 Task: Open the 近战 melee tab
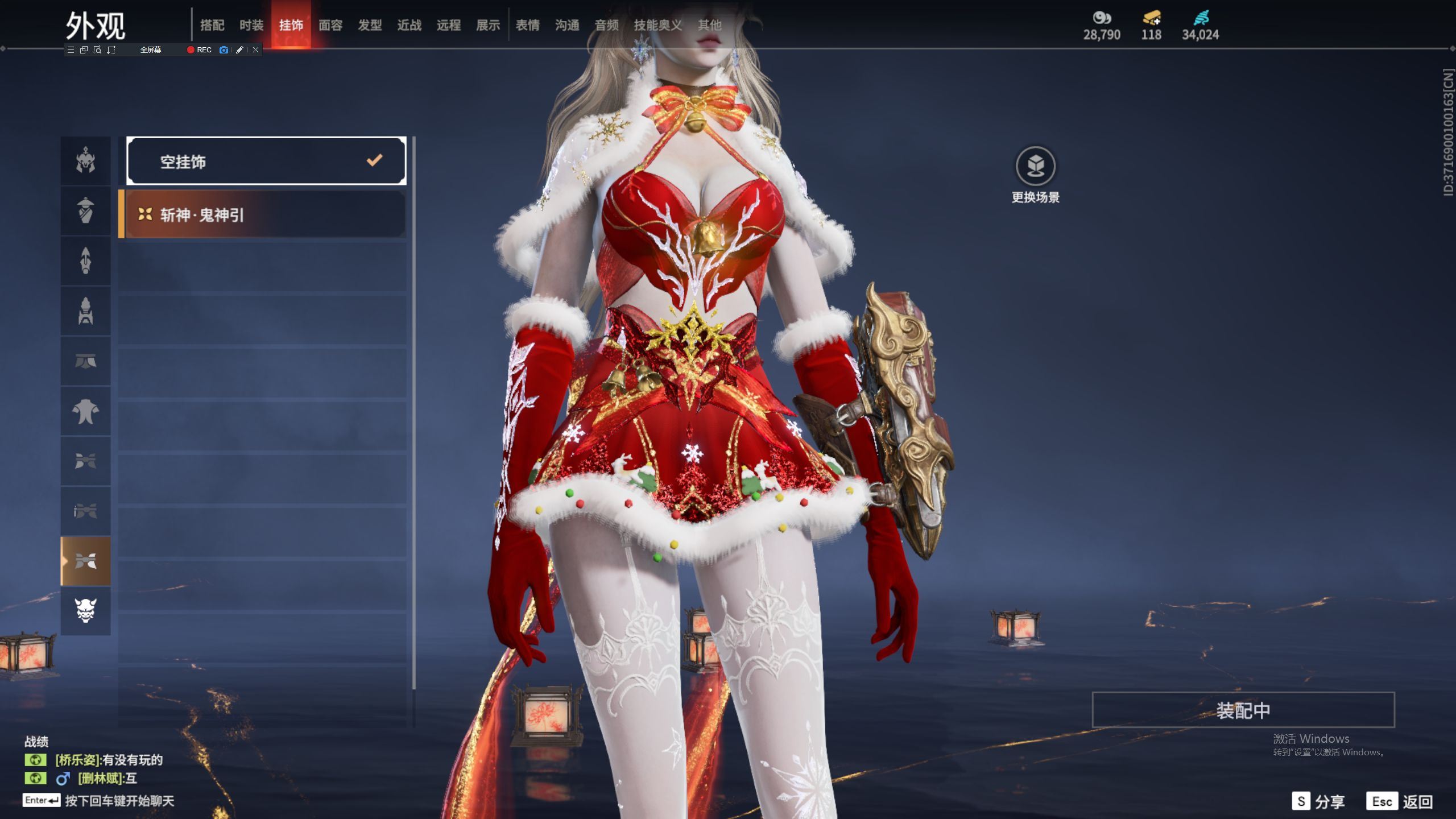point(409,25)
